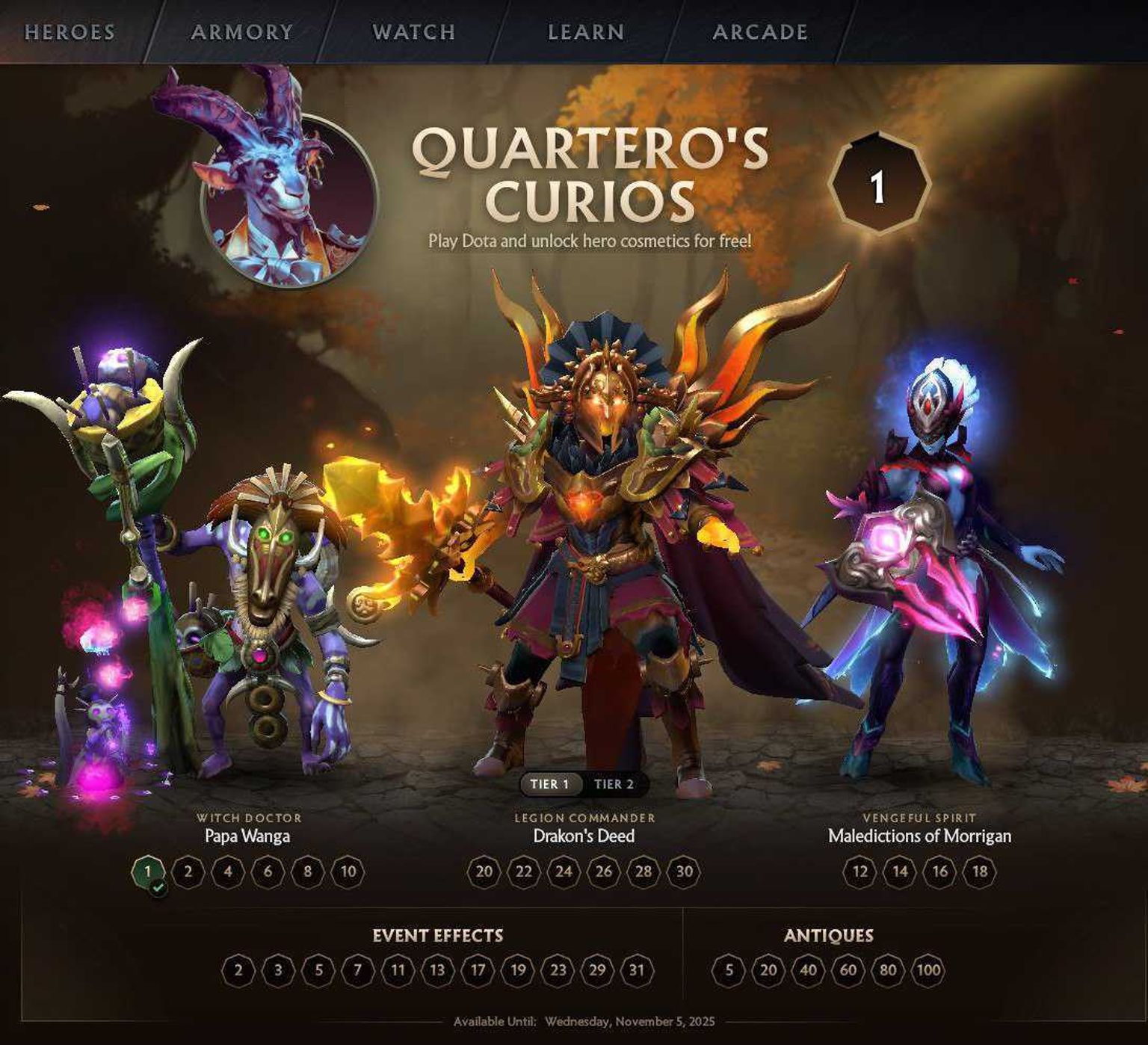Screen dimensions: 1148x1045
Task: Select Vengeful Spirit milestone 12 hexagon
Action: pyautogui.click(x=861, y=872)
